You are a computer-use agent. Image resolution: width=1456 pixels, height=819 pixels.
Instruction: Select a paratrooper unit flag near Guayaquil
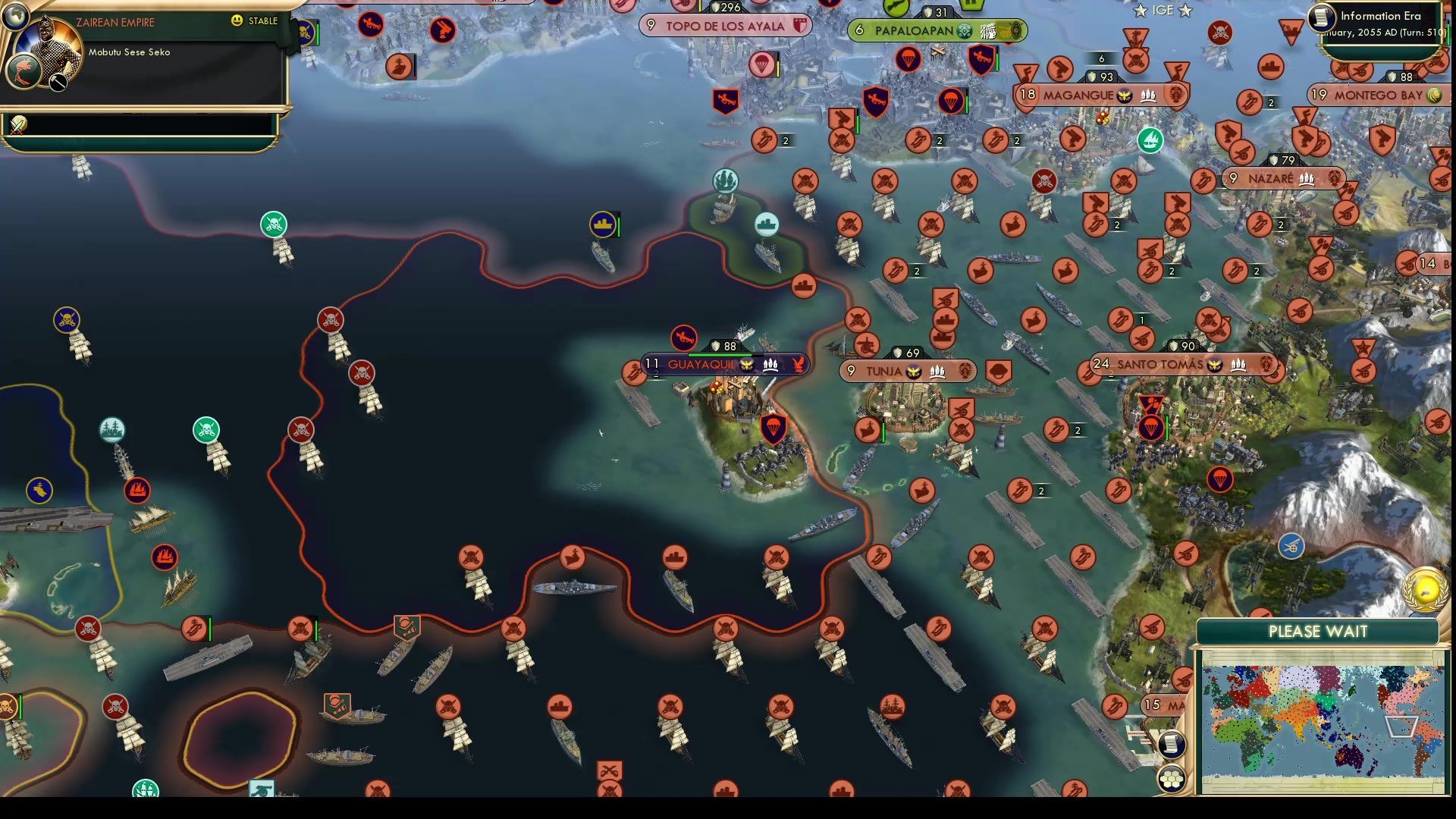[x=773, y=428]
